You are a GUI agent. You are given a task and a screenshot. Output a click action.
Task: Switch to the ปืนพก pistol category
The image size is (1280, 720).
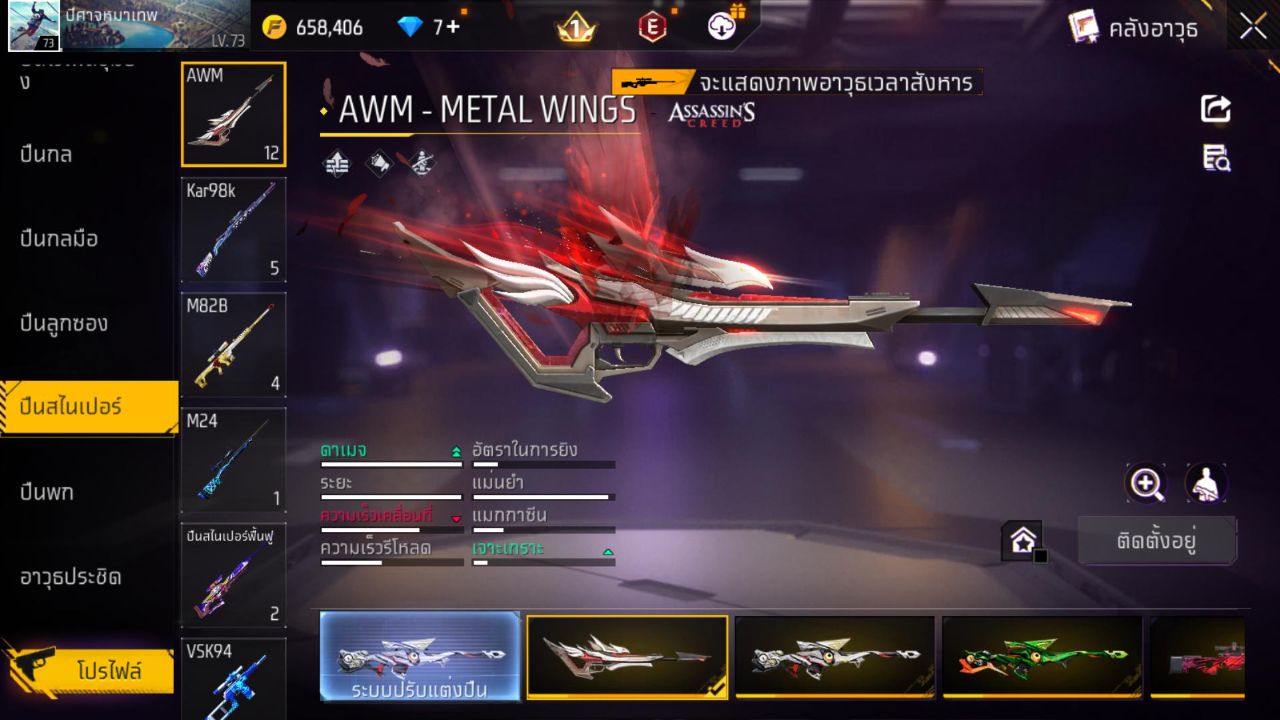click(48, 491)
